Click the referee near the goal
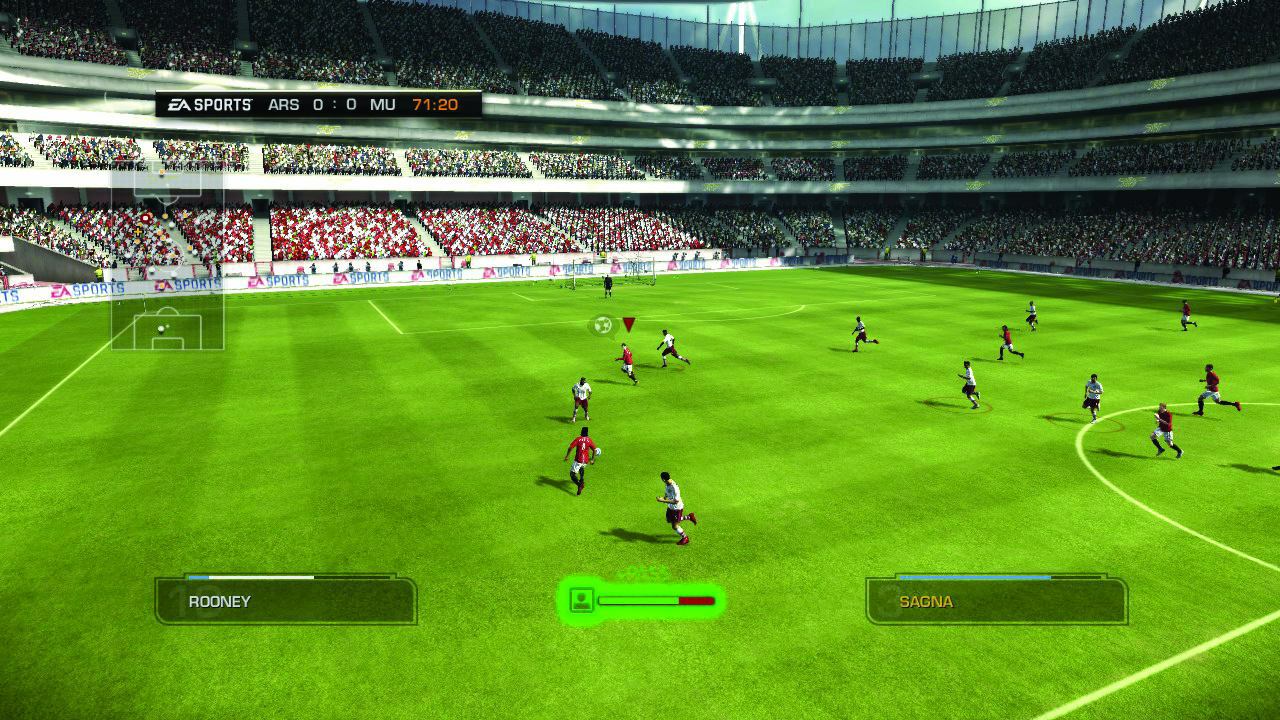Image resolution: width=1280 pixels, height=720 pixels. tap(607, 290)
